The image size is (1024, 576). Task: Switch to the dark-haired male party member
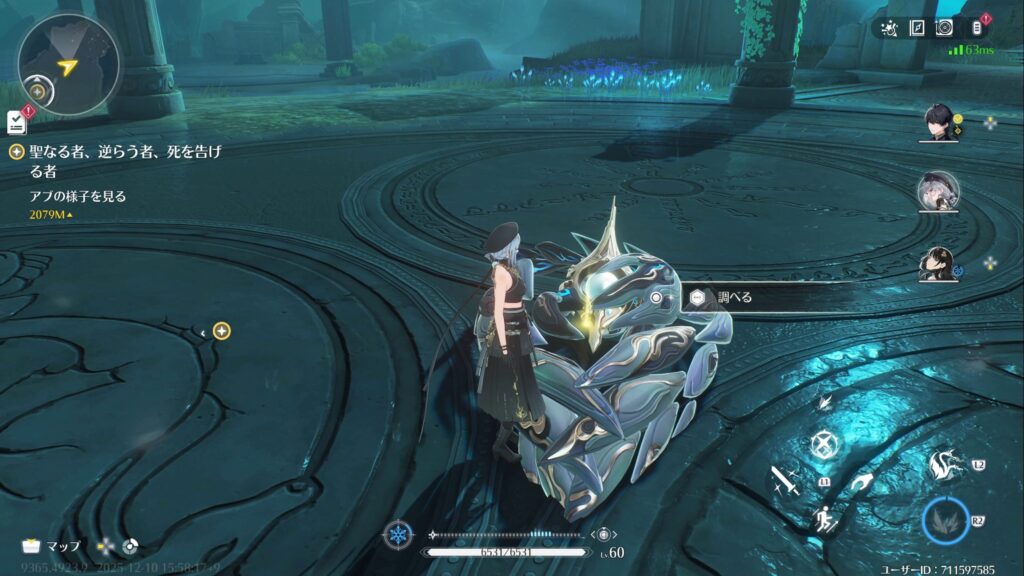[938, 123]
